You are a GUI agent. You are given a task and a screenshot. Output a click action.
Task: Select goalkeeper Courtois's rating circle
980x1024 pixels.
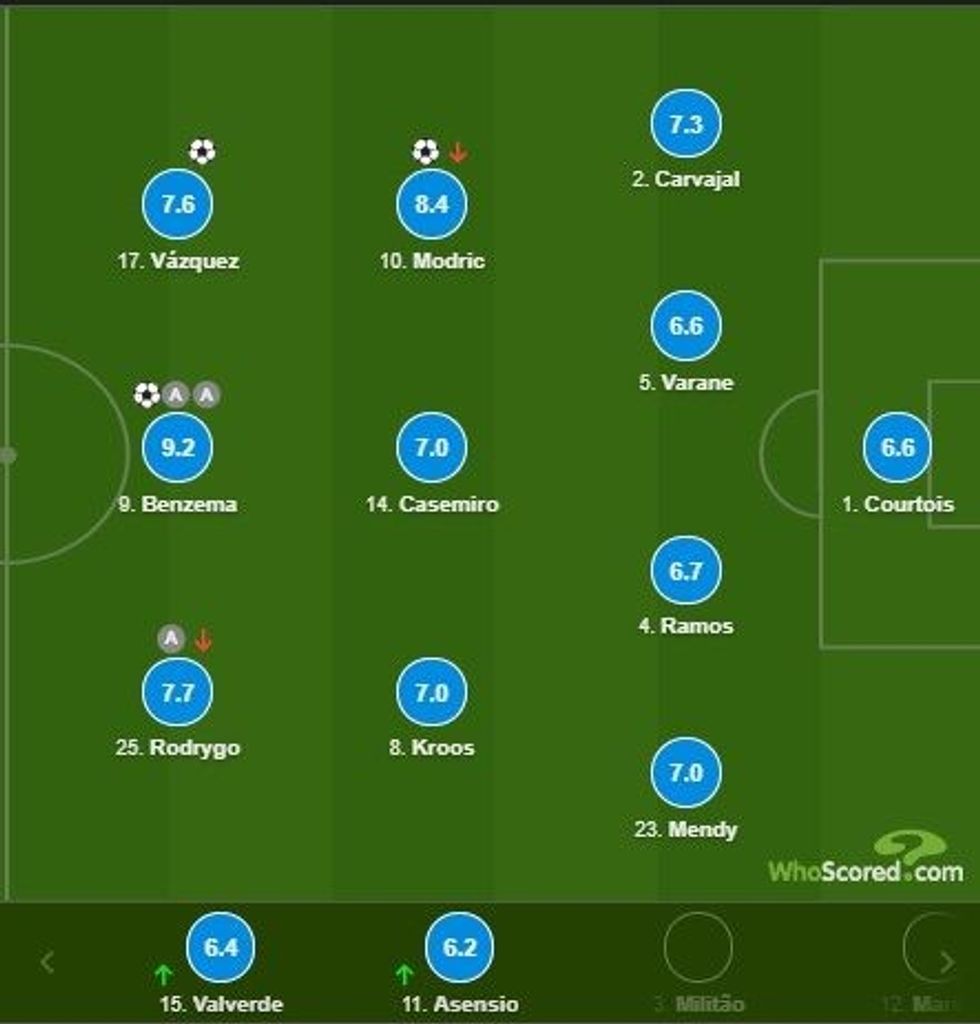(897, 448)
